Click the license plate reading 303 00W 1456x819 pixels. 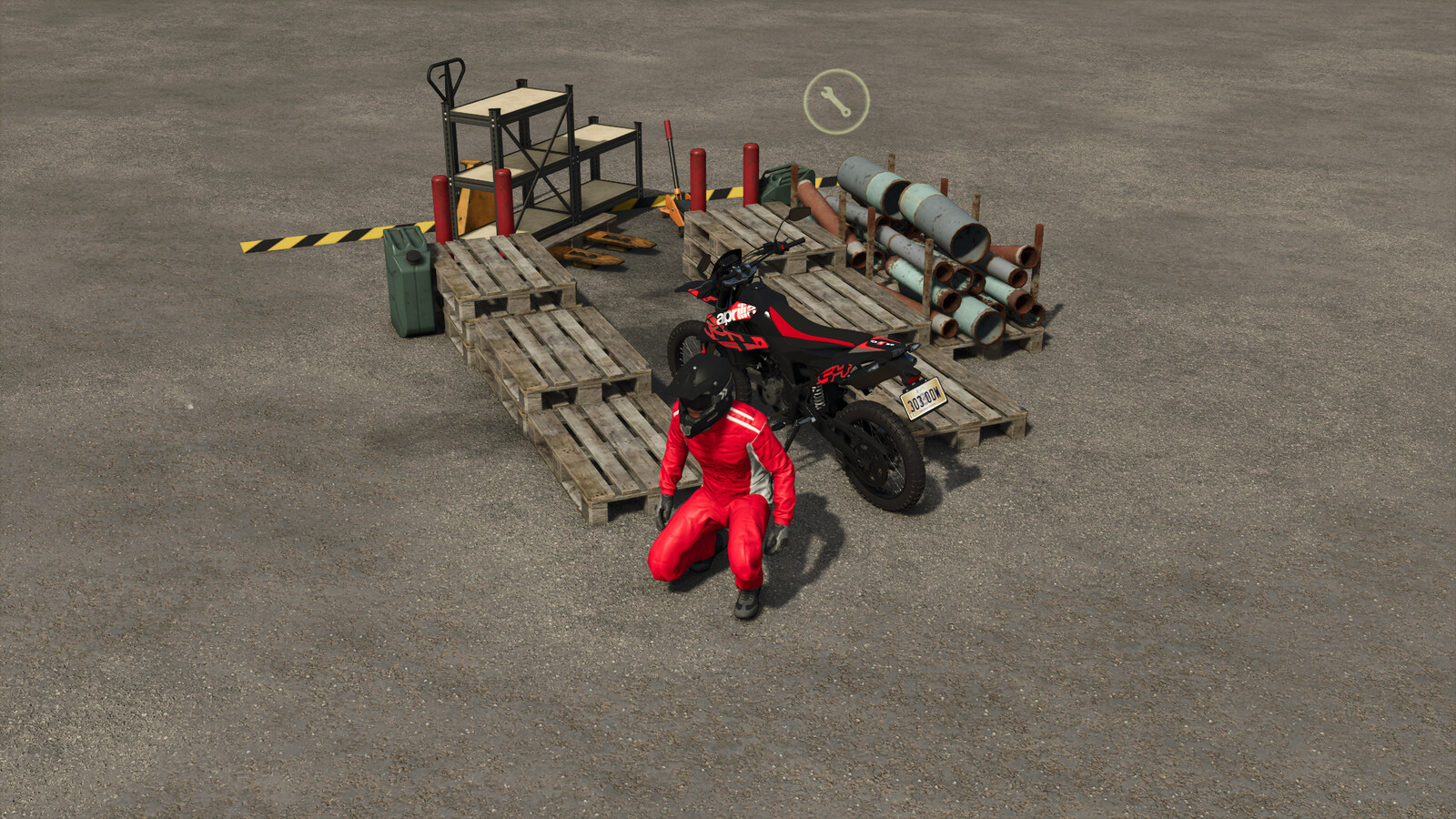[x=921, y=400]
